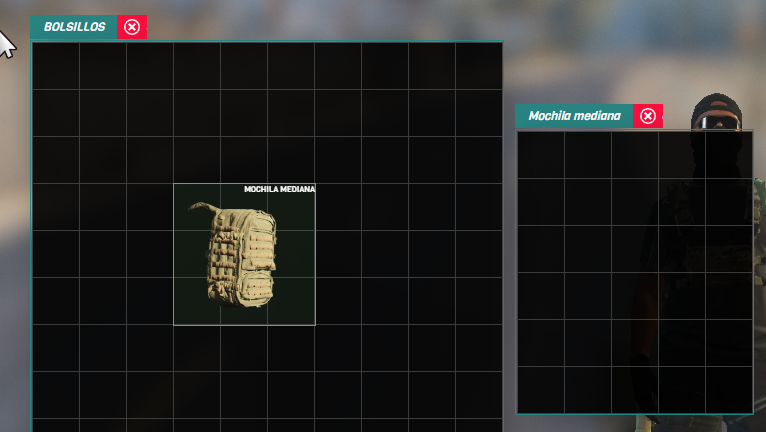Close the Mochila mediana container panel
The image size is (766, 432).
(x=648, y=116)
